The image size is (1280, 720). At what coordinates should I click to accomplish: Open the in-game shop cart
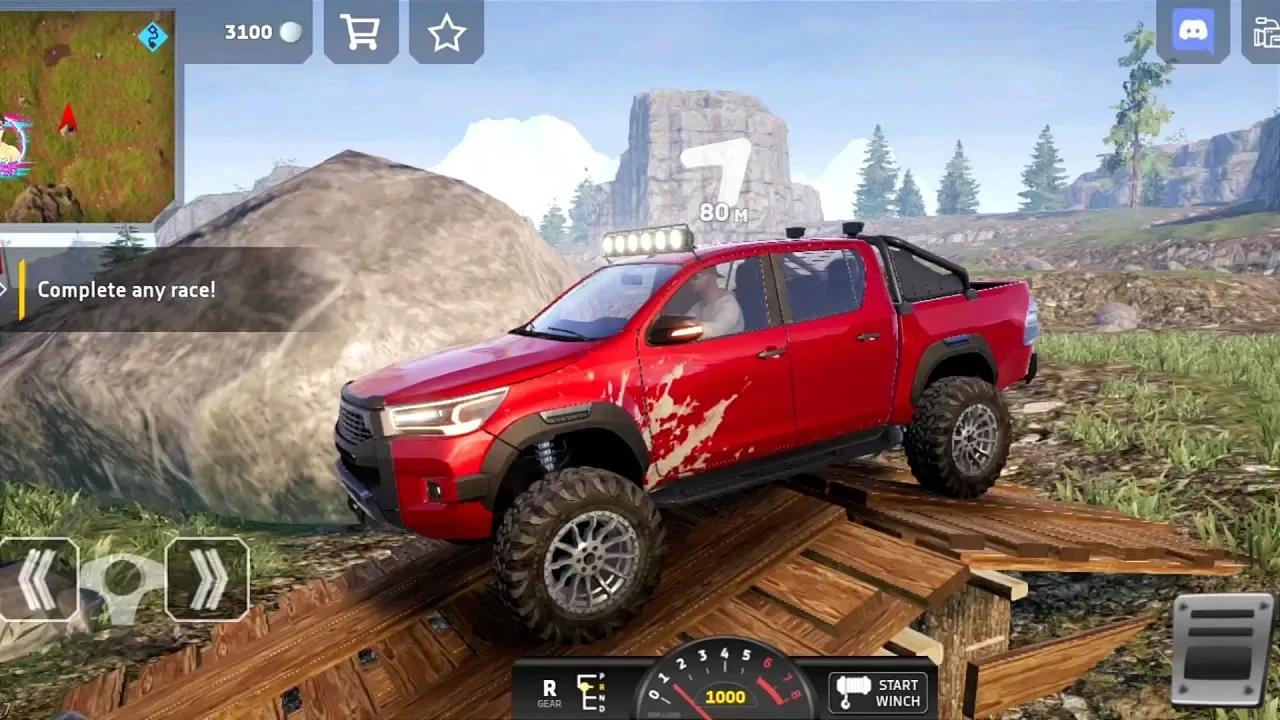[x=360, y=30]
